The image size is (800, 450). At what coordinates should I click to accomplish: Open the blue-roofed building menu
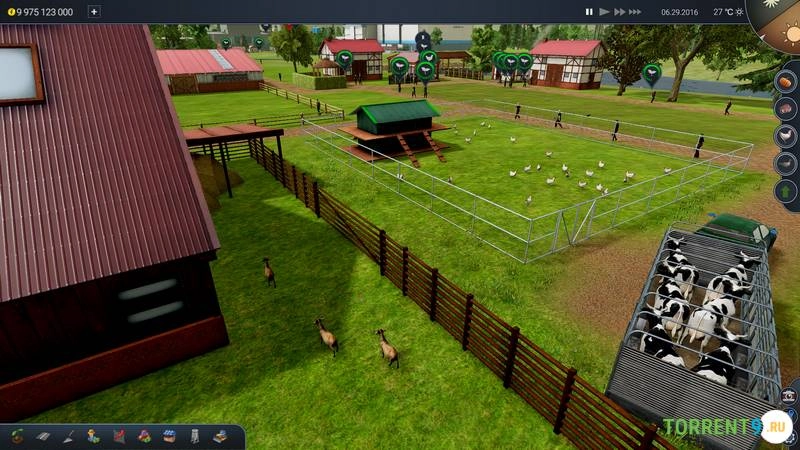click(168, 436)
